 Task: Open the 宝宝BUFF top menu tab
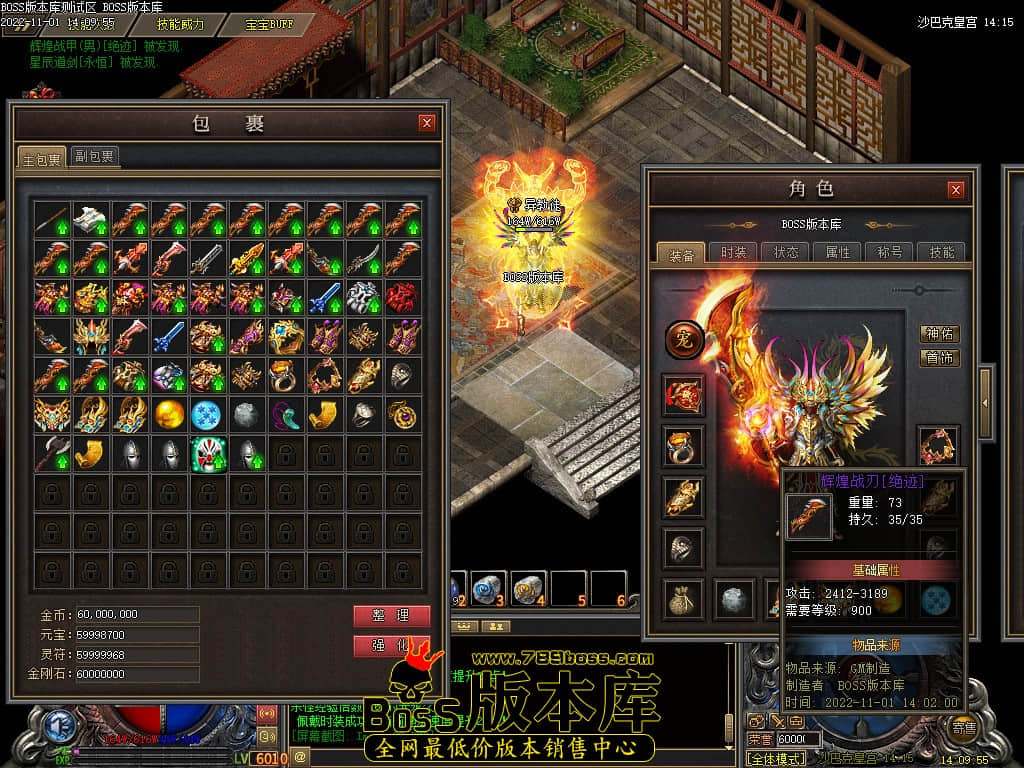[x=270, y=23]
